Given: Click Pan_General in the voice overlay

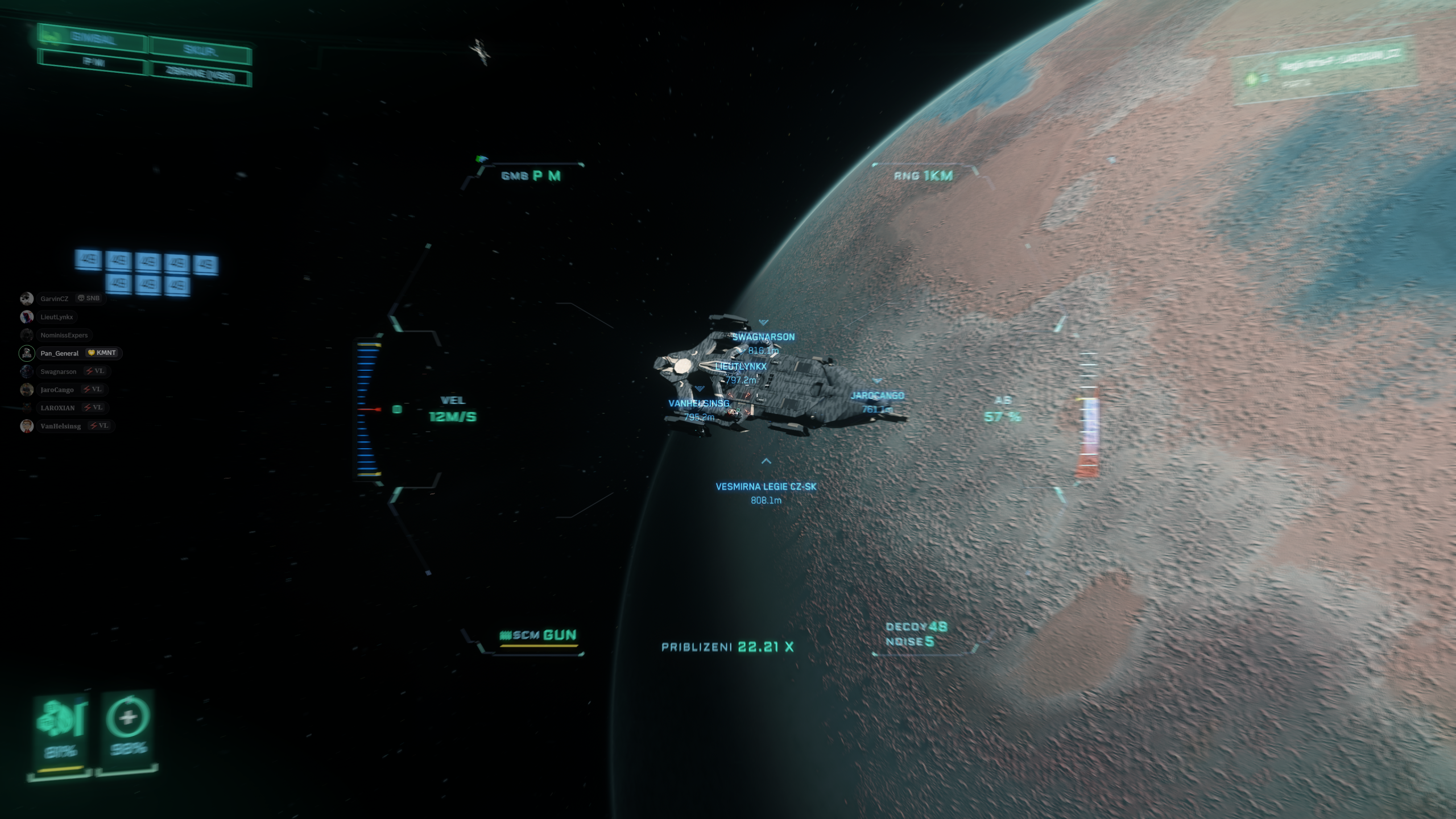Looking at the screenshot, I should 59,353.
